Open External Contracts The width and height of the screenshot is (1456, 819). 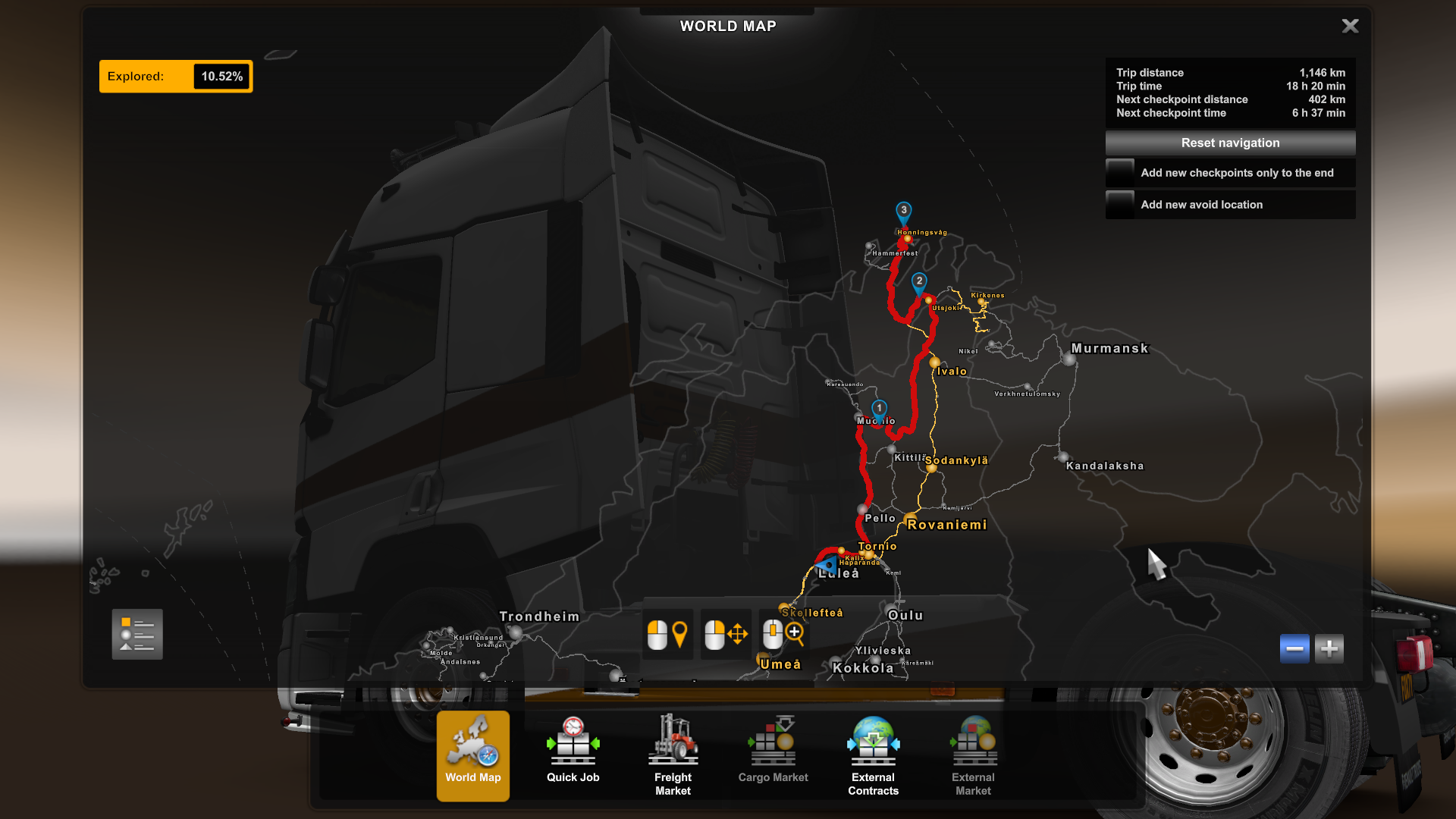pos(874,755)
